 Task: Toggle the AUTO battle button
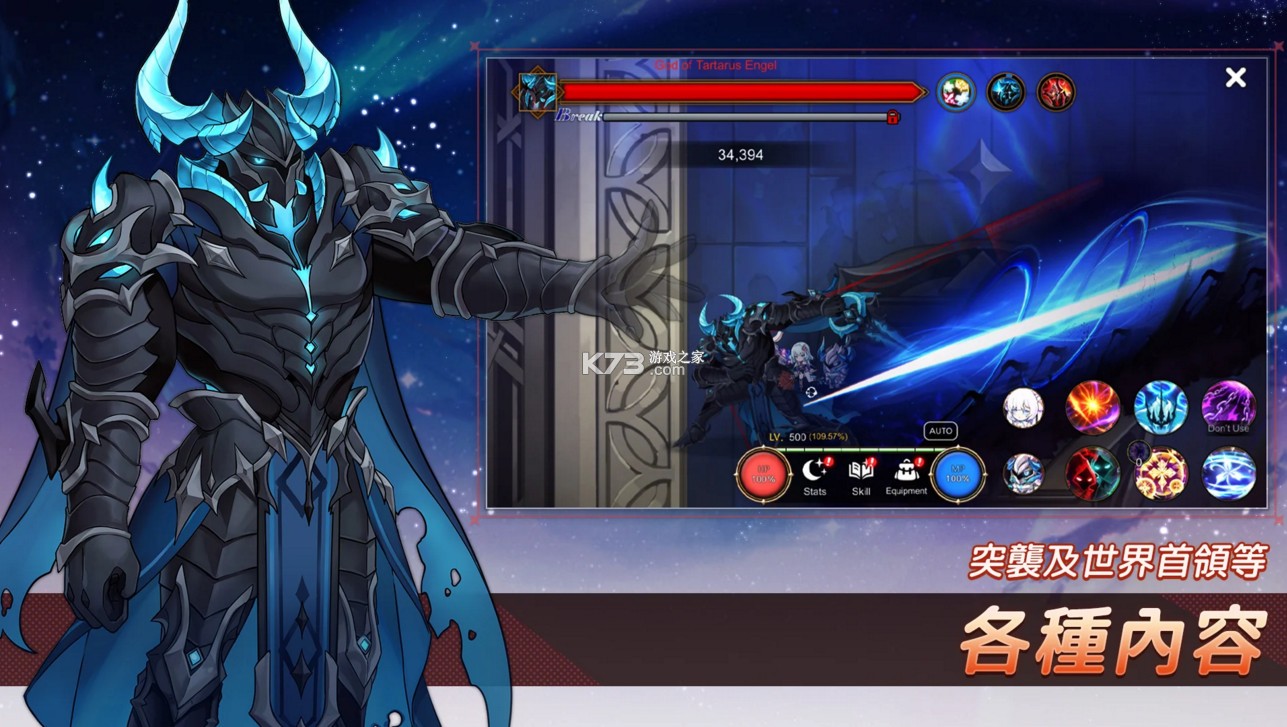[940, 431]
